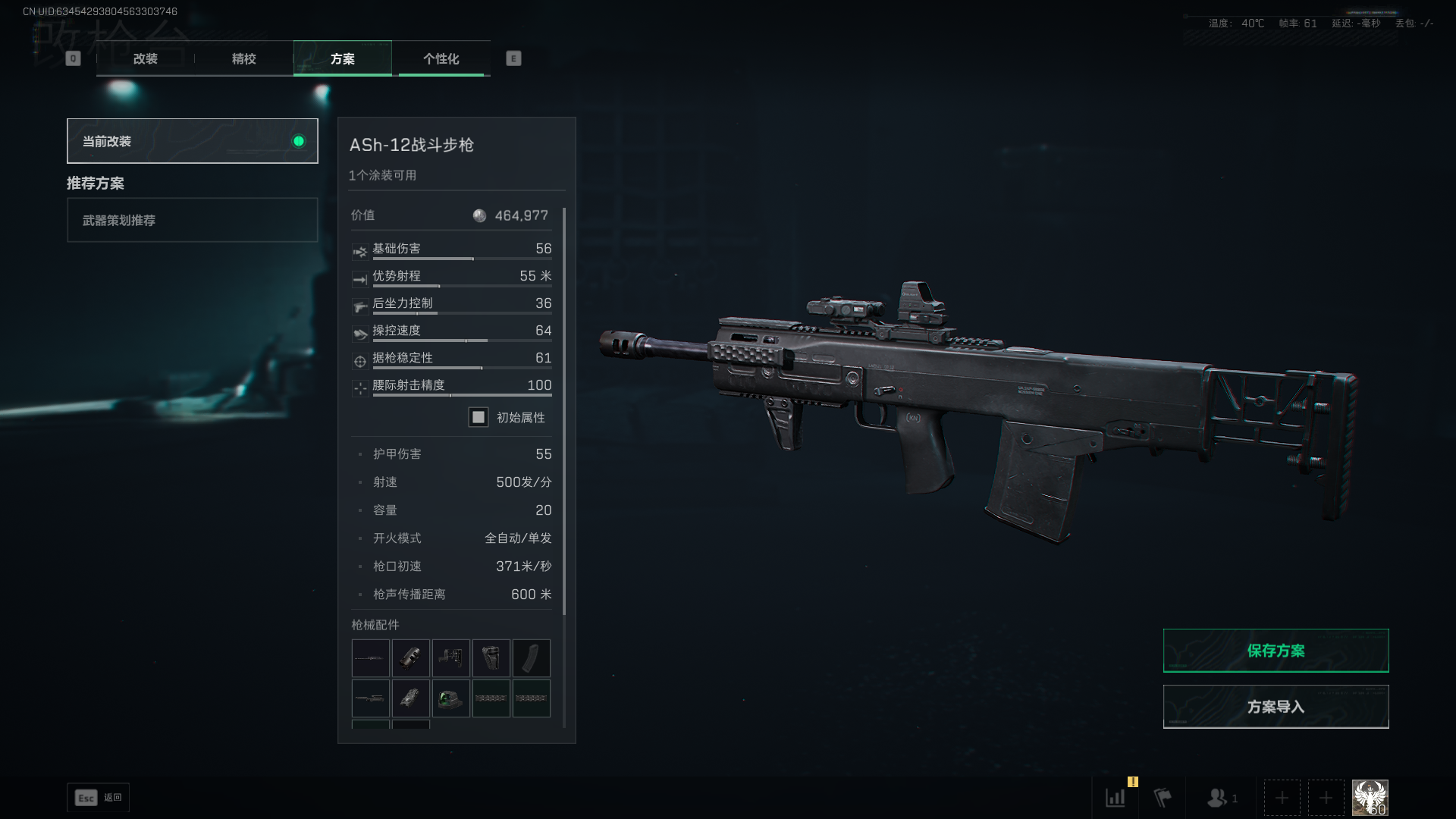1456x819 pixels.
Task: Click the base damage crossed-bullets stat icon
Action: pos(360,251)
